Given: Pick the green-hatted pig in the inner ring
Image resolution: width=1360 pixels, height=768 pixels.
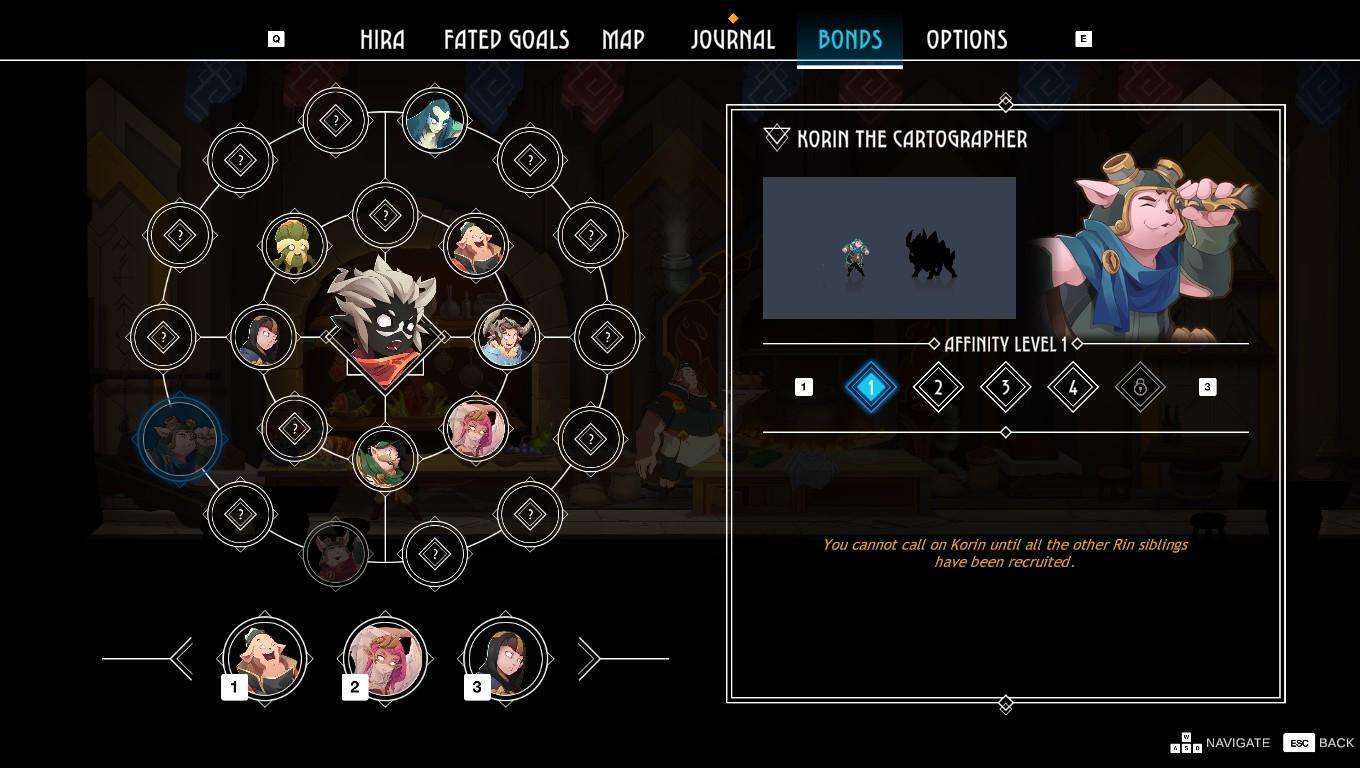Looking at the screenshot, I should (x=385, y=458).
